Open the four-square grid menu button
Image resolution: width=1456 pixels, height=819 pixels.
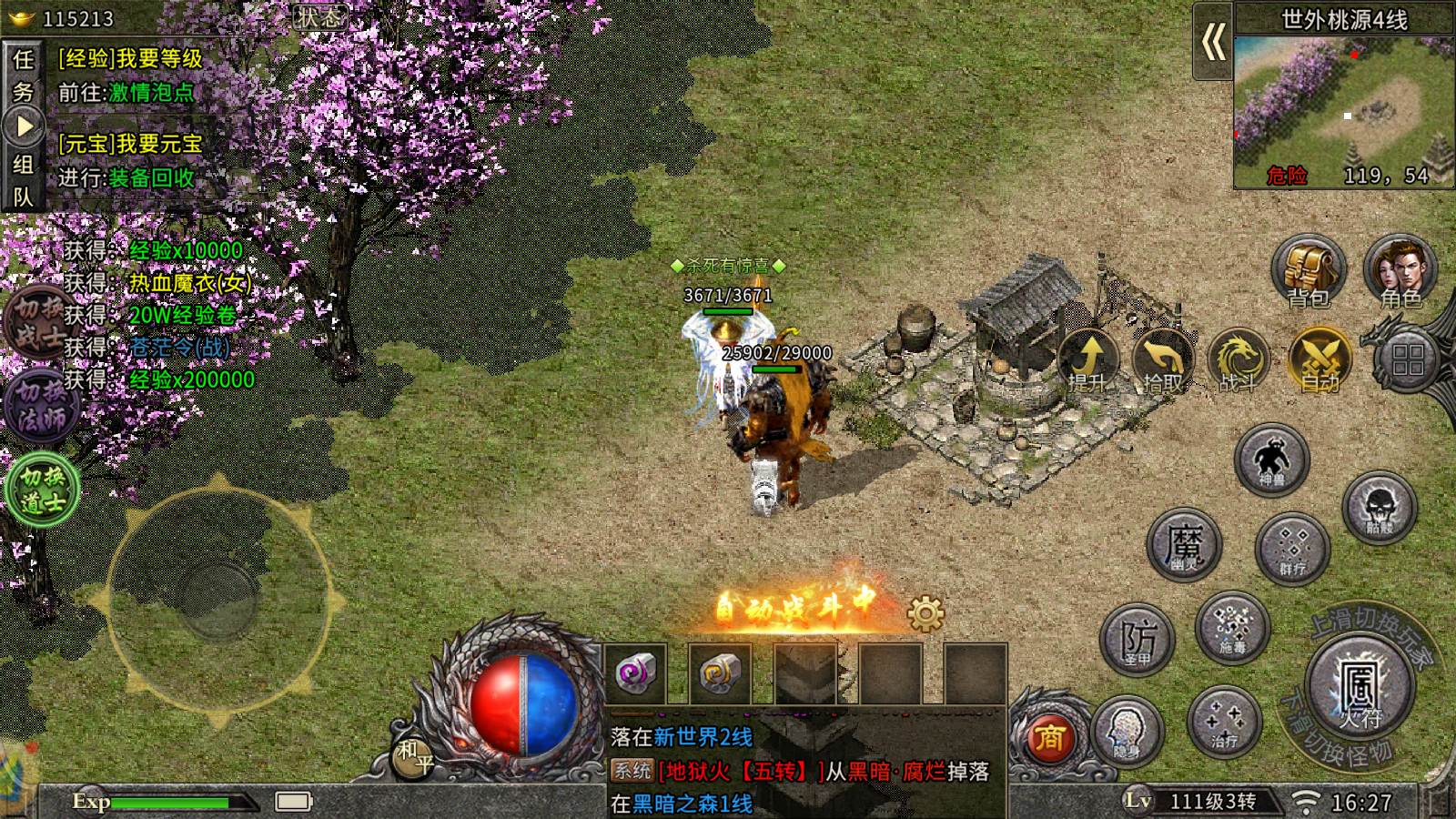(x=1407, y=360)
